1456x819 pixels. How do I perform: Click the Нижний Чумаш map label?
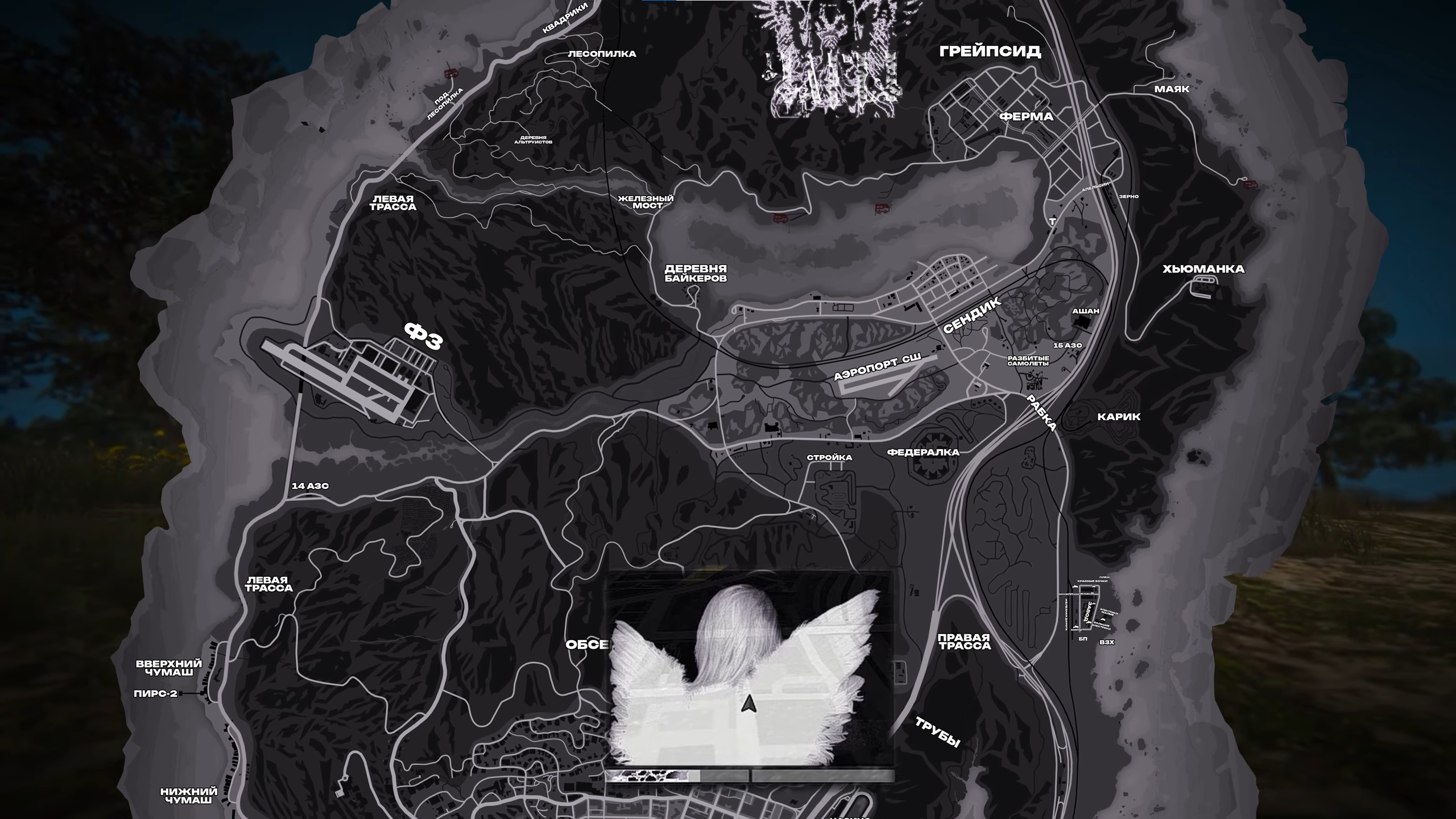click(189, 796)
